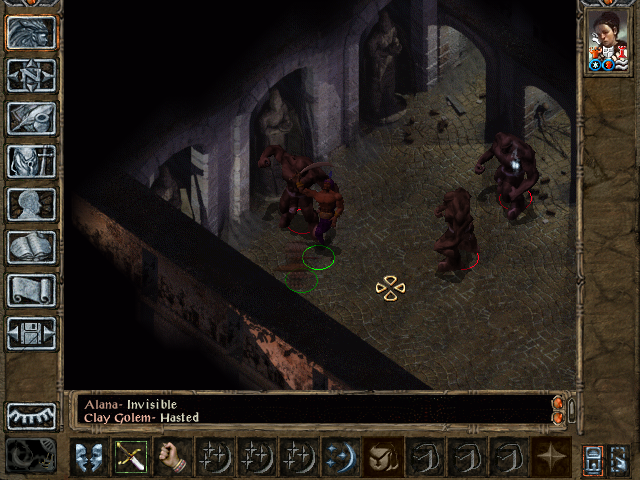Open the area map screen
The height and width of the screenshot is (480, 640).
(31, 75)
